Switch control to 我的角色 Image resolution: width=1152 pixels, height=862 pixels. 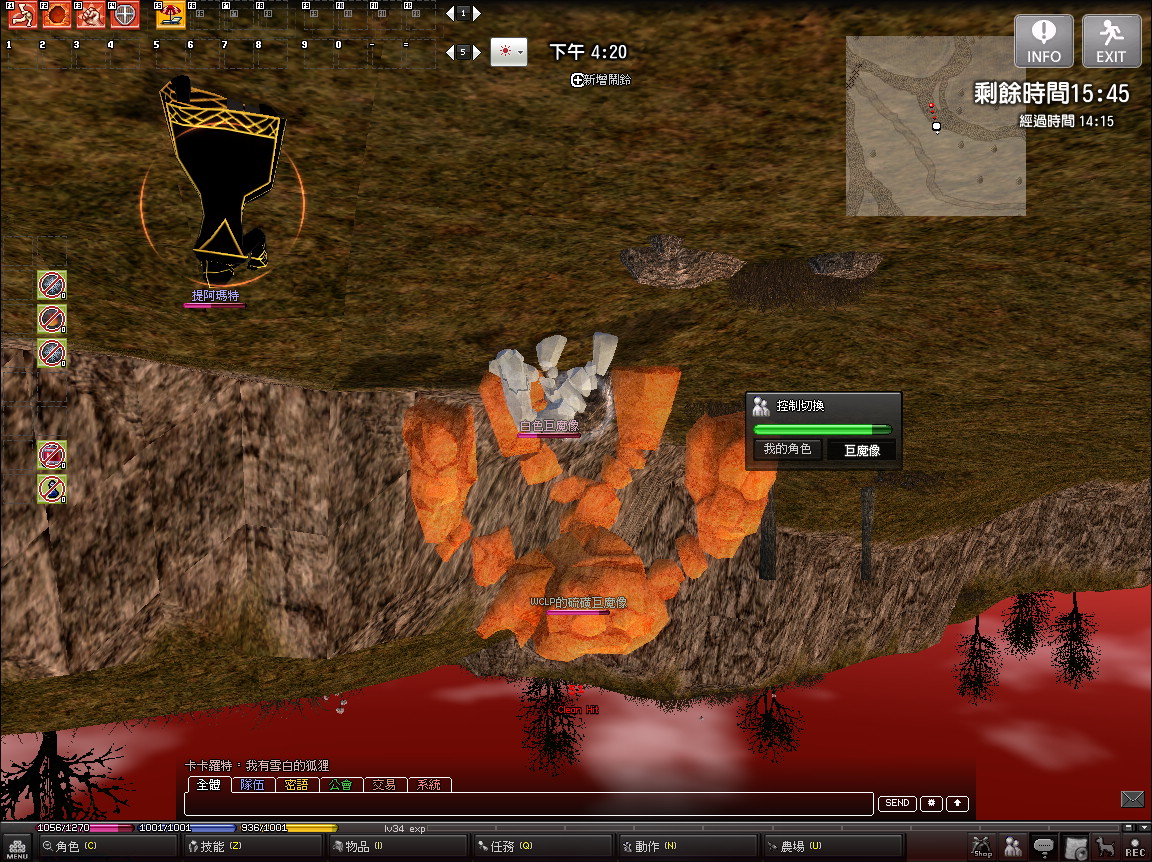click(787, 450)
